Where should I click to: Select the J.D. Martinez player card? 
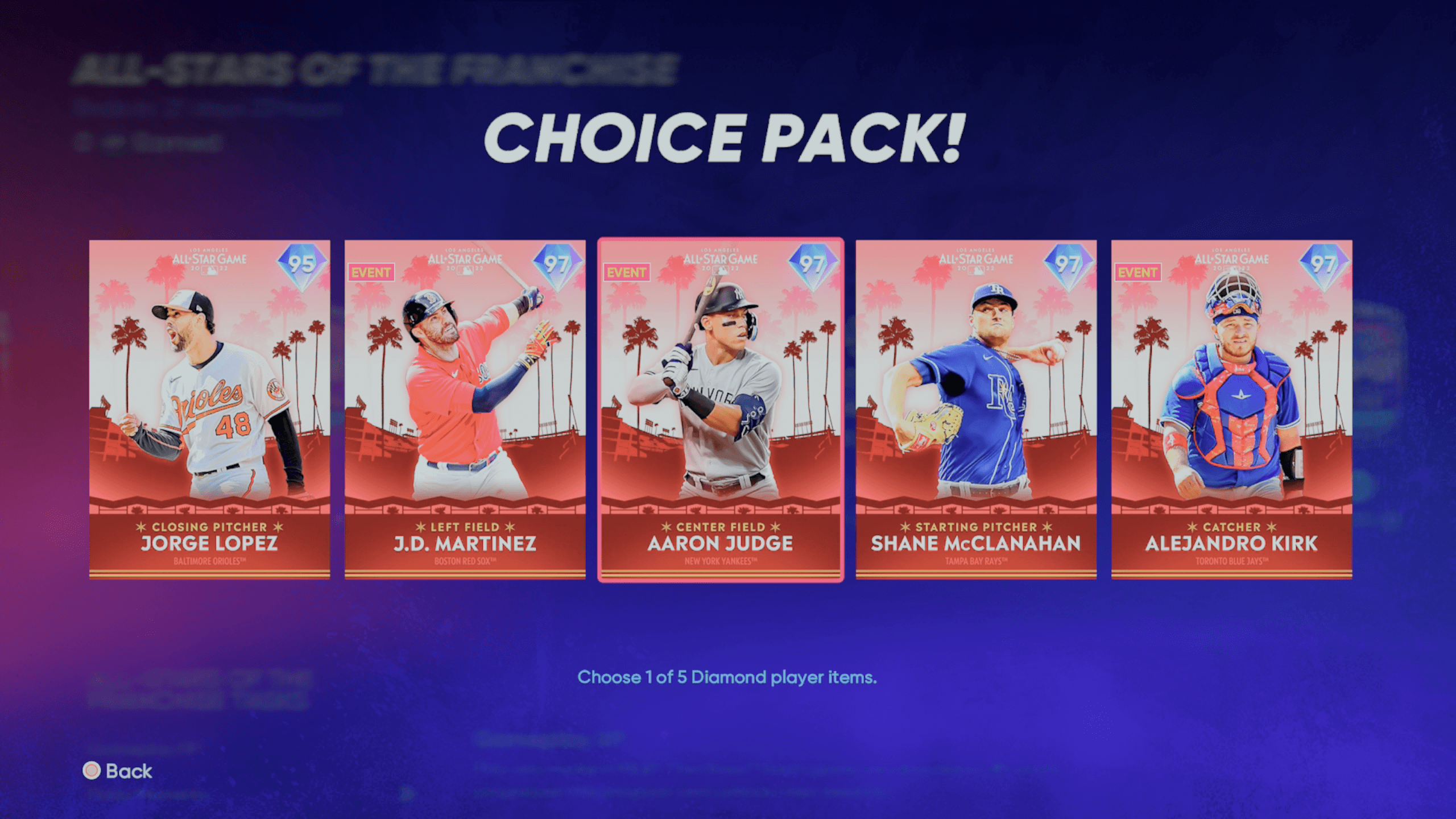465,409
